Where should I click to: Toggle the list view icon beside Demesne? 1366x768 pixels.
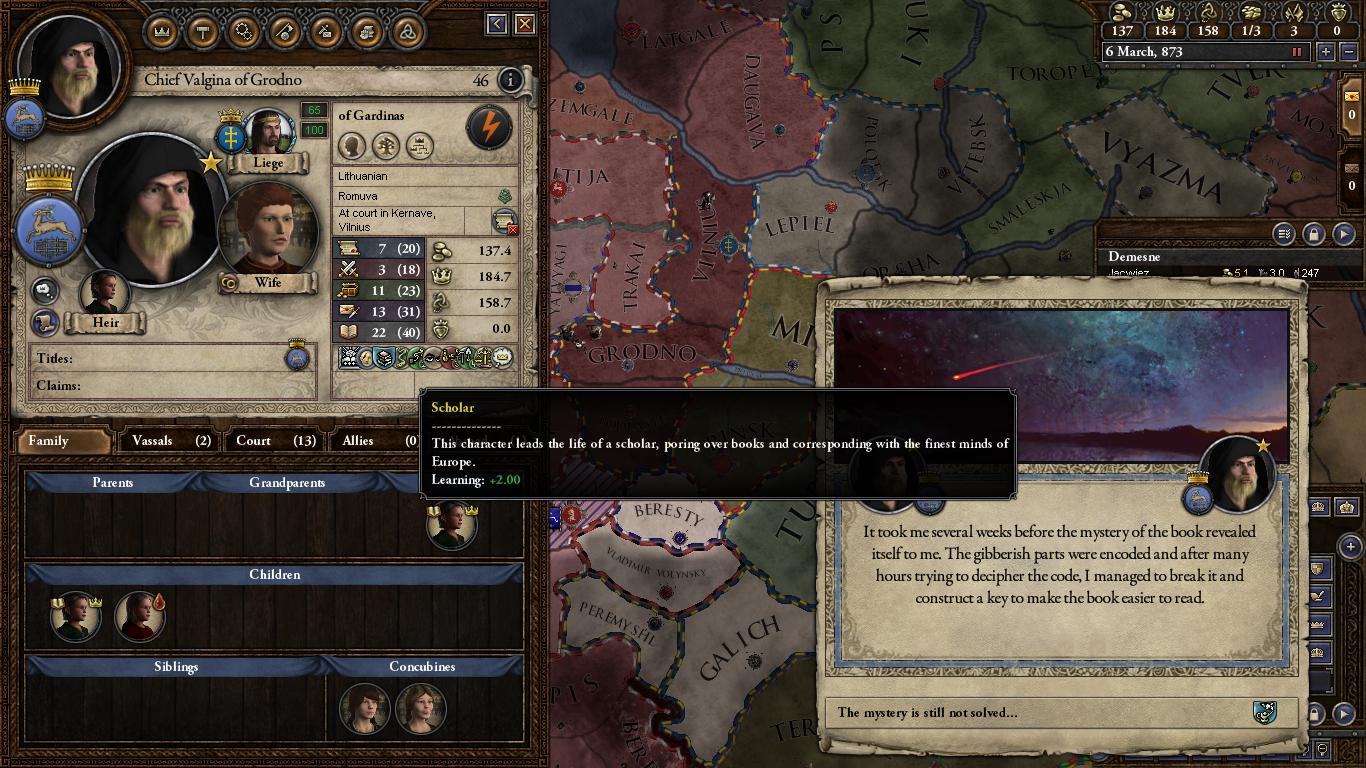[1283, 234]
